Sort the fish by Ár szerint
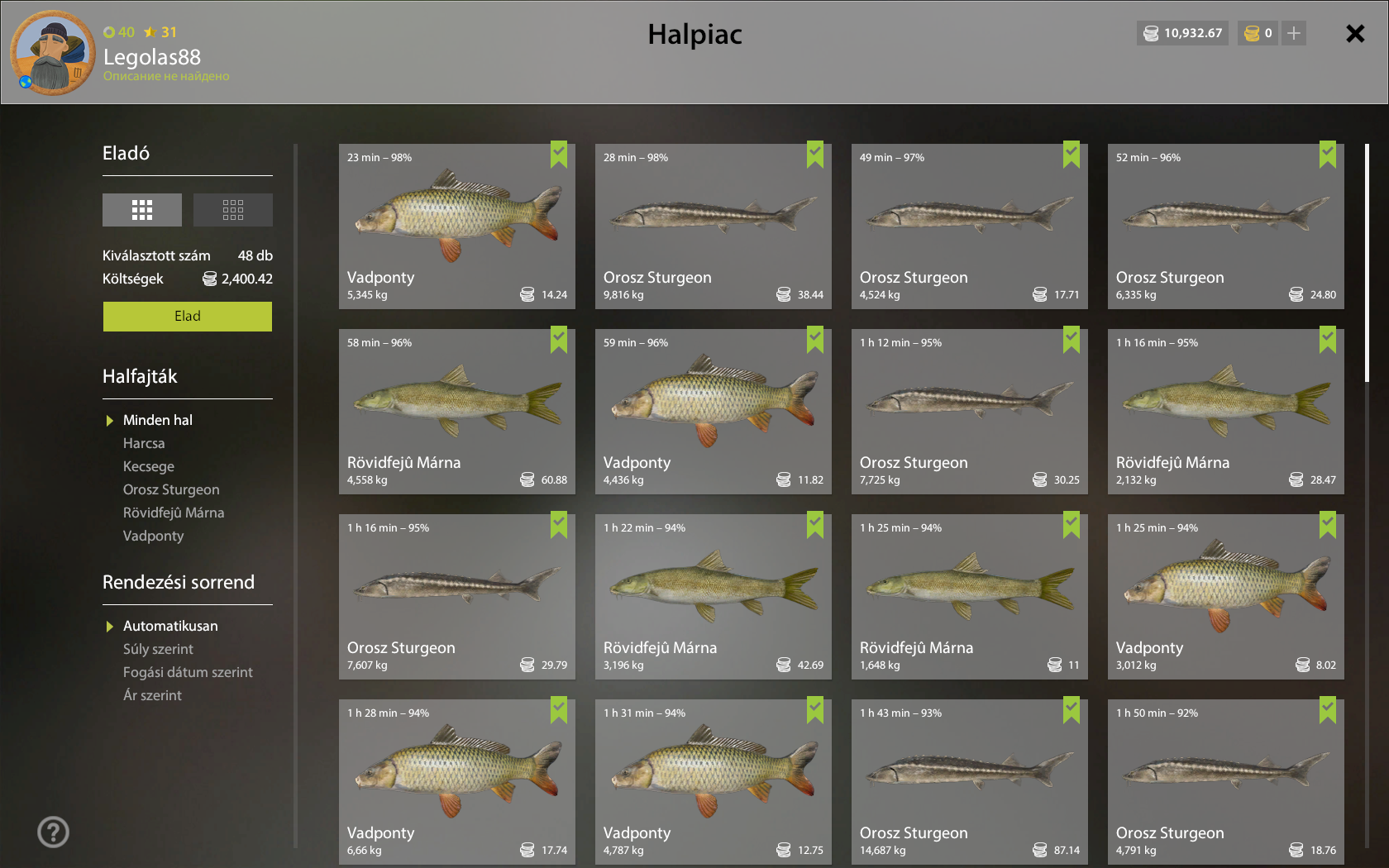This screenshot has width=1389, height=868. 152,695
